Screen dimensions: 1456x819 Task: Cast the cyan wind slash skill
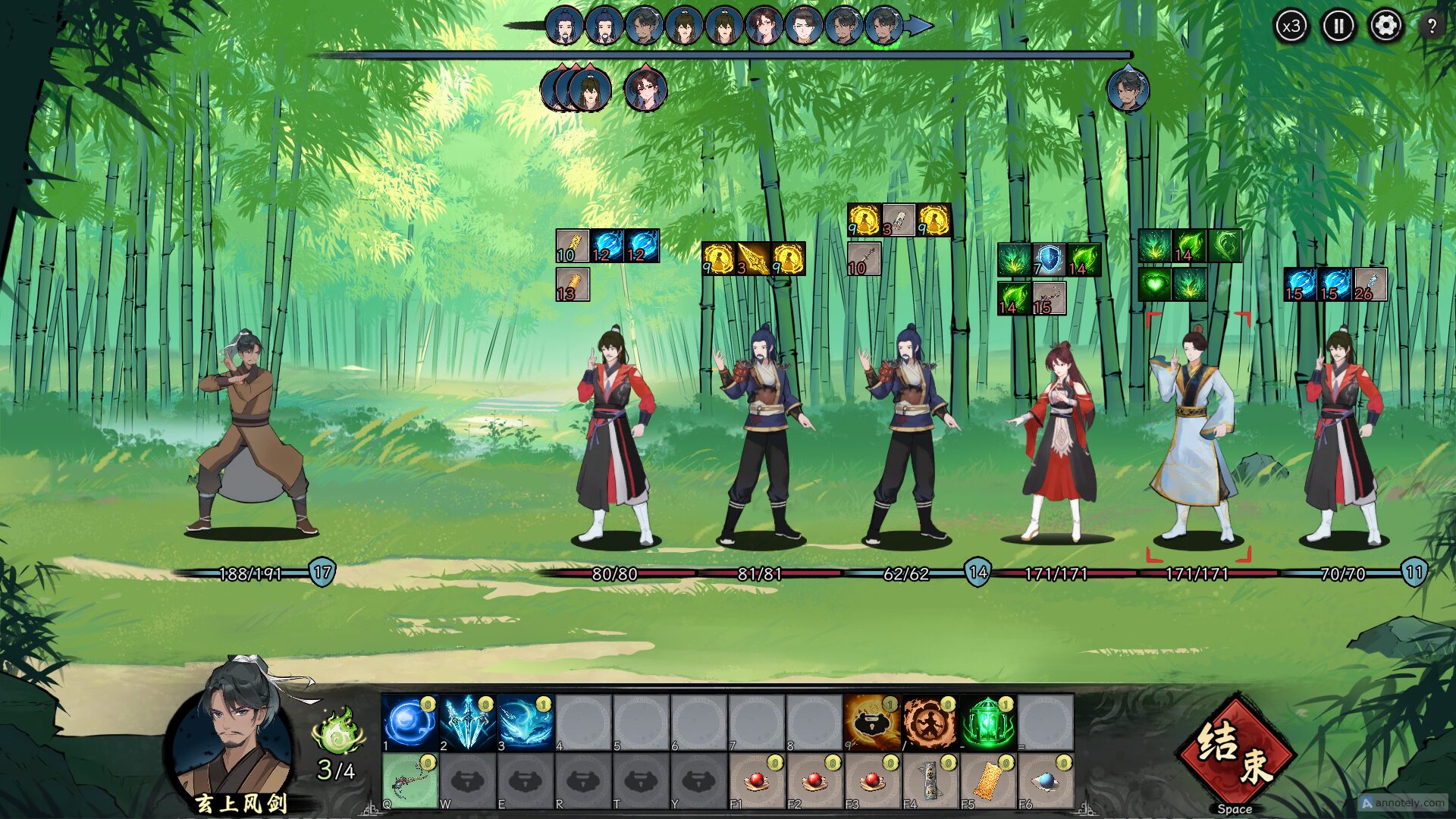525,723
